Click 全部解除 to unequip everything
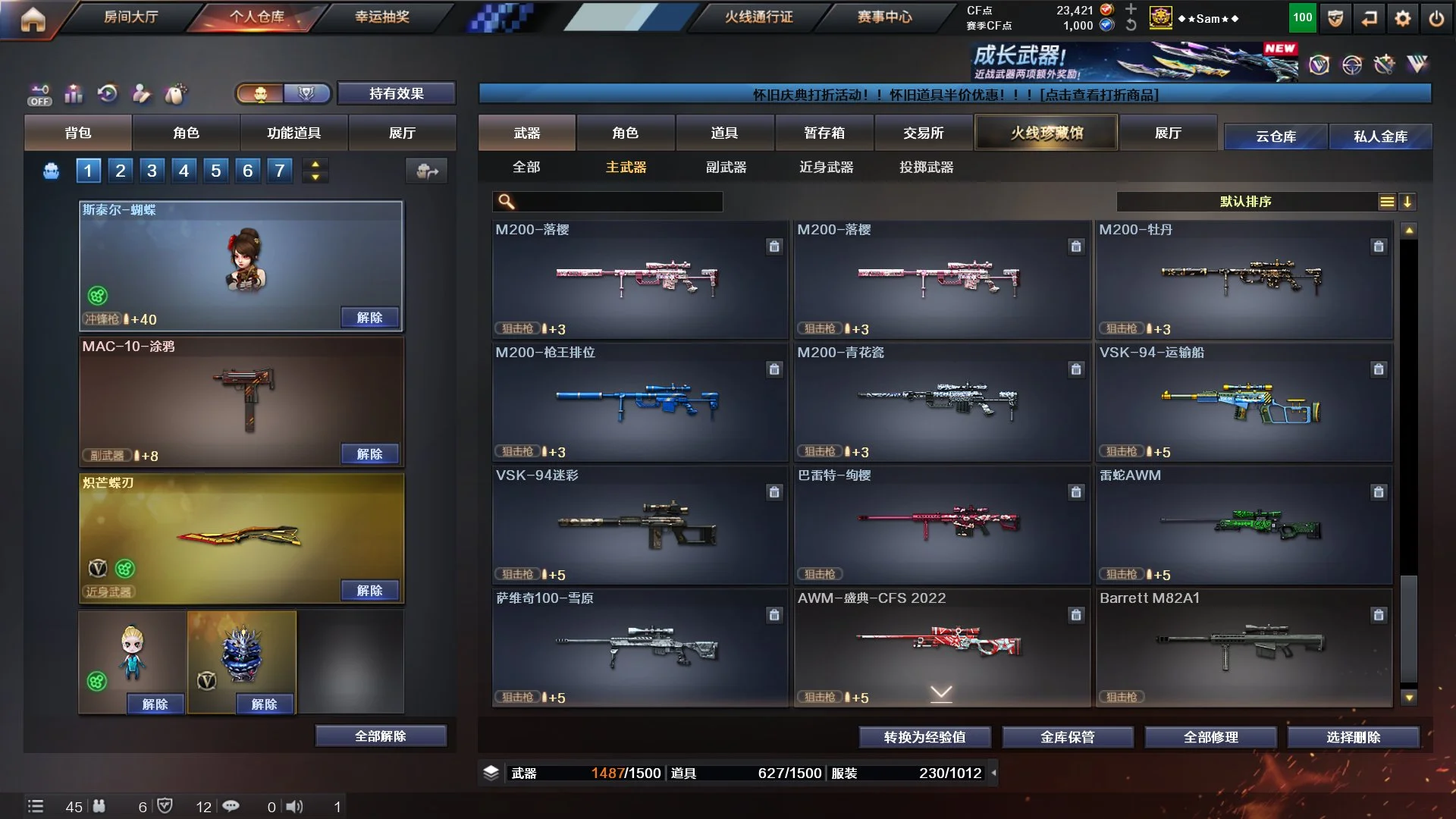1456x819 pixels. (381, 736)
